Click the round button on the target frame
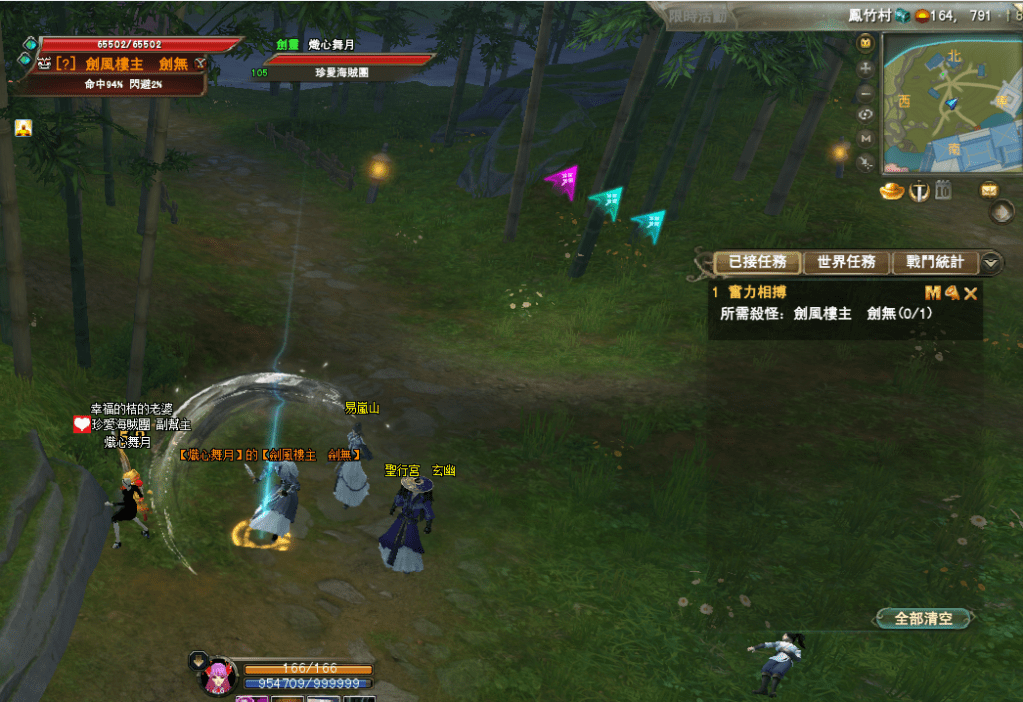This screenshot has width=1023, height=702. (x=200, y=63)
